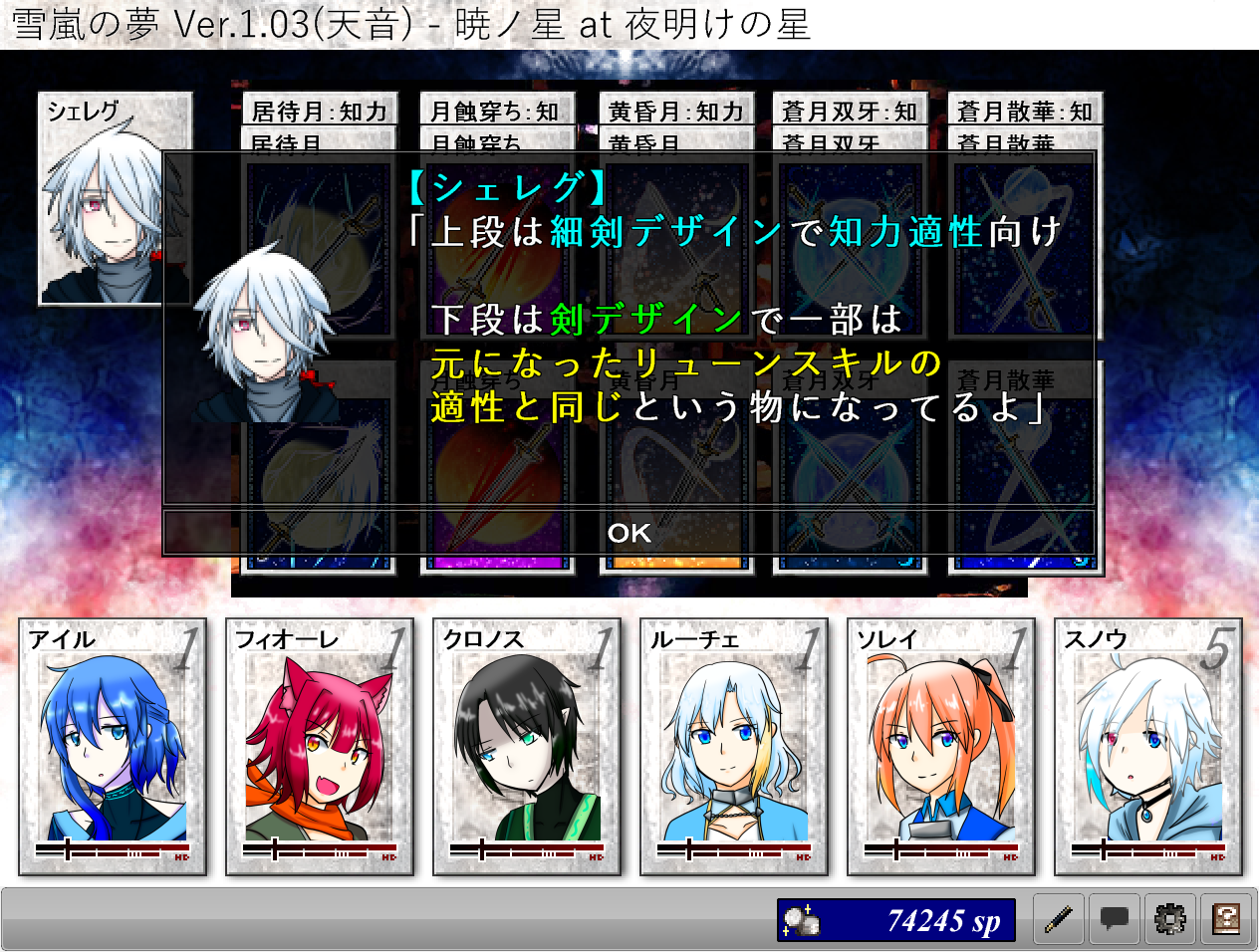Screen dimensions: 1259x952
Task: Choose the フィオーレ character card
Action: pos(320,747)
